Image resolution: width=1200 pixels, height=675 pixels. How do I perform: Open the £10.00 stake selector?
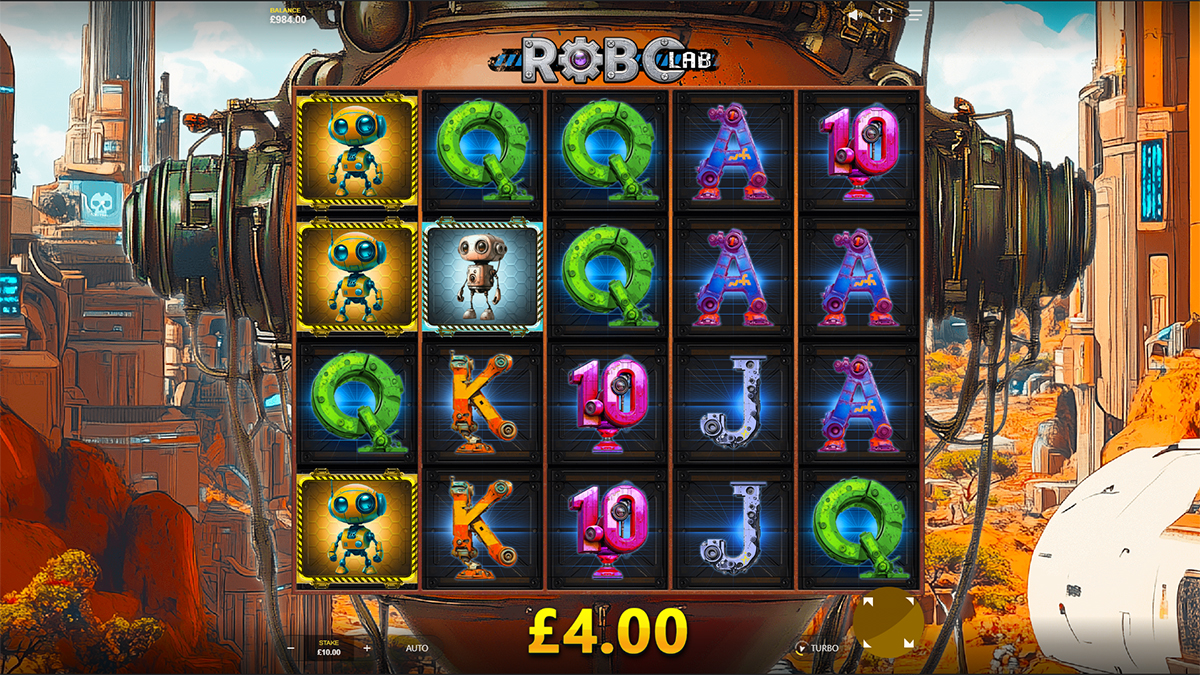point(329,648)
